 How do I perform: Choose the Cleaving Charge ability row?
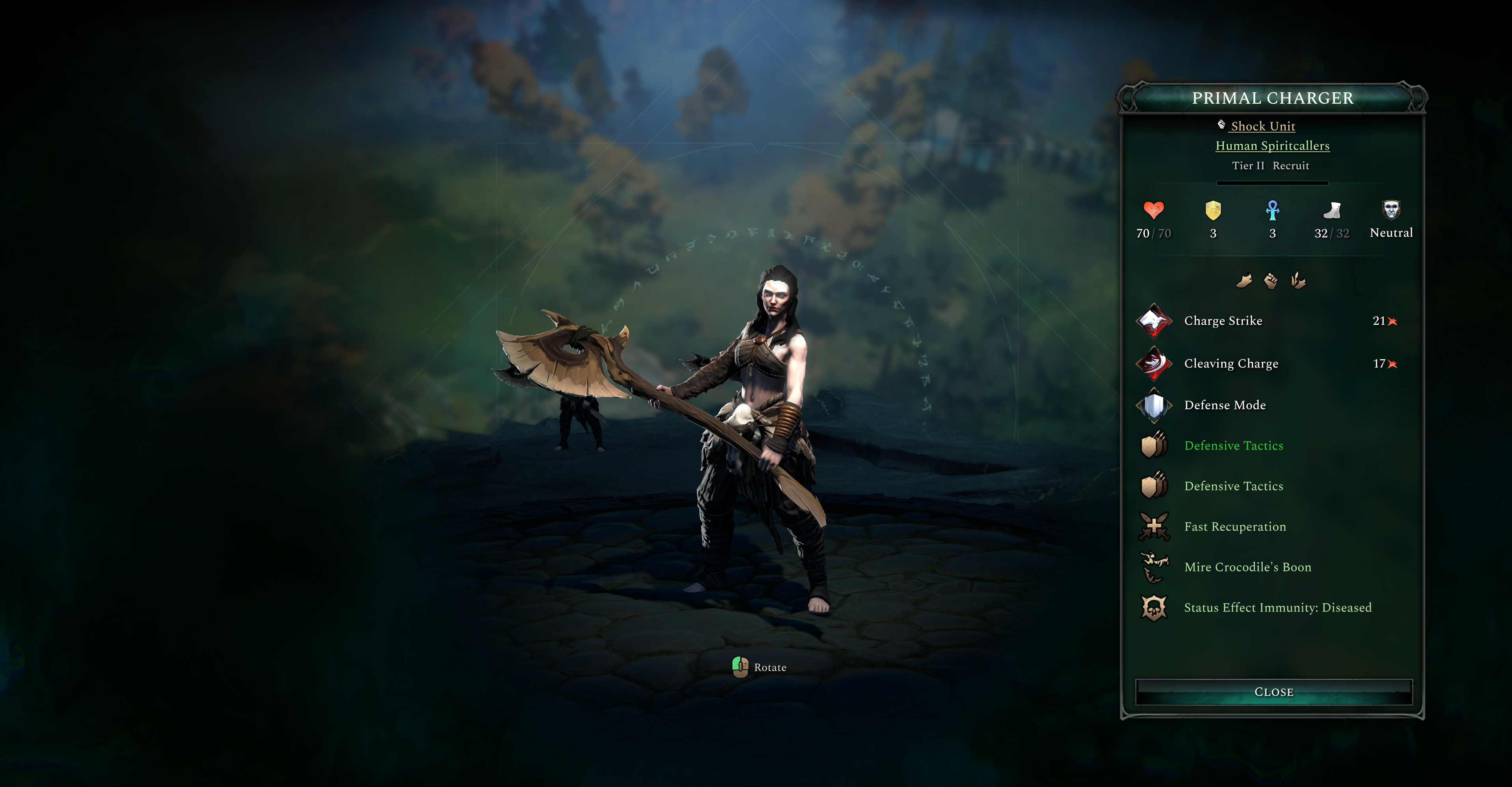(1231, 363)
